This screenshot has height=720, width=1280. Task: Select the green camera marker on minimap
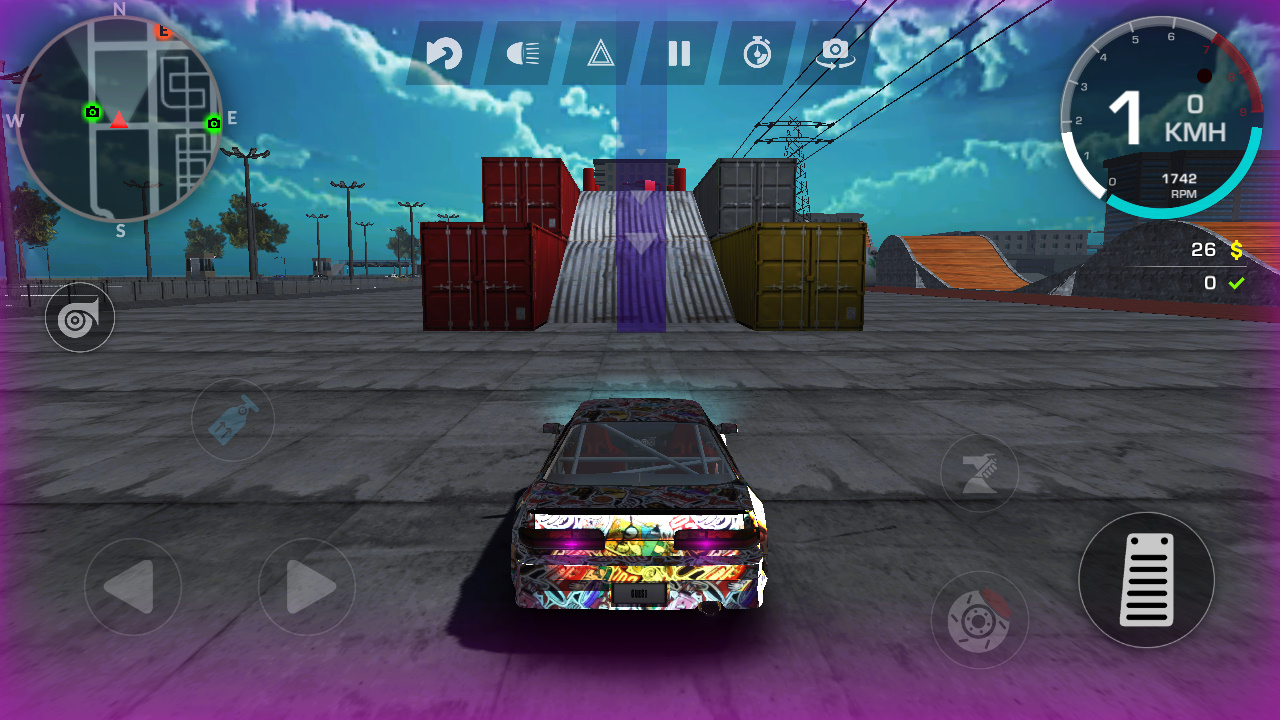[92, 113]
